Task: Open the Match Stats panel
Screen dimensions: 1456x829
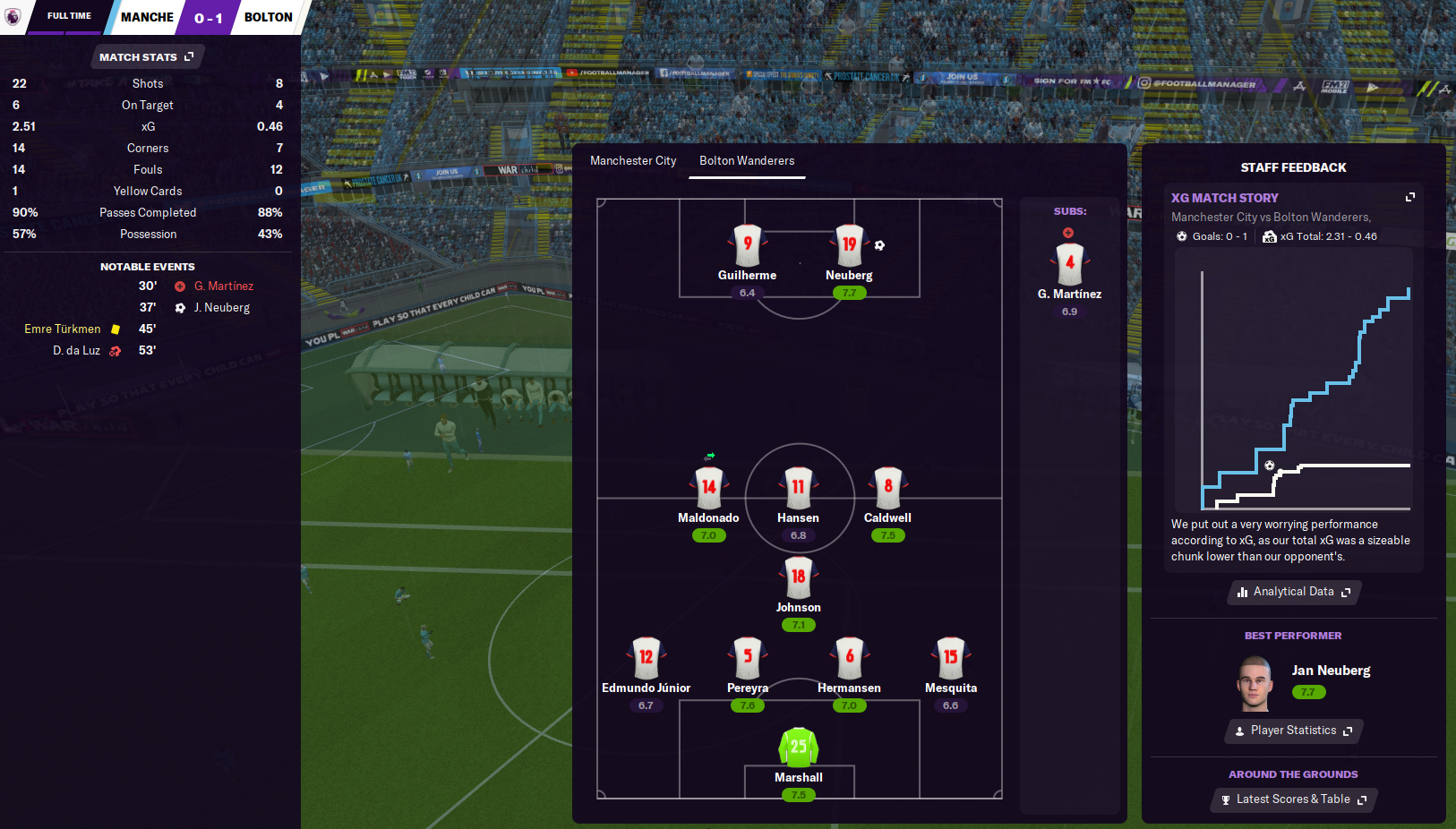Action: point(147,57)
